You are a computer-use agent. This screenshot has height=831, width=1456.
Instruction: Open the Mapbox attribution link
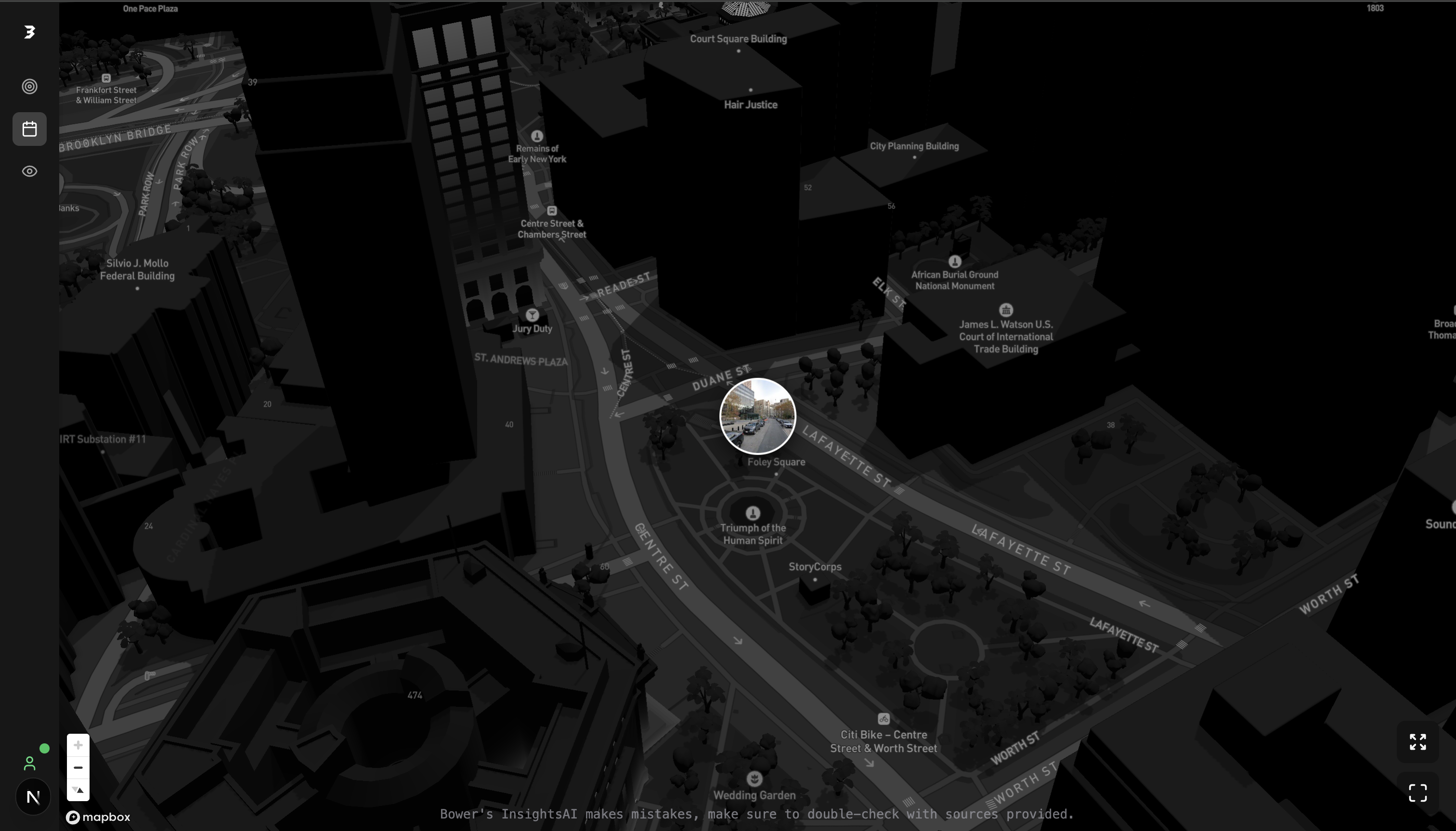tap(97, 817)
